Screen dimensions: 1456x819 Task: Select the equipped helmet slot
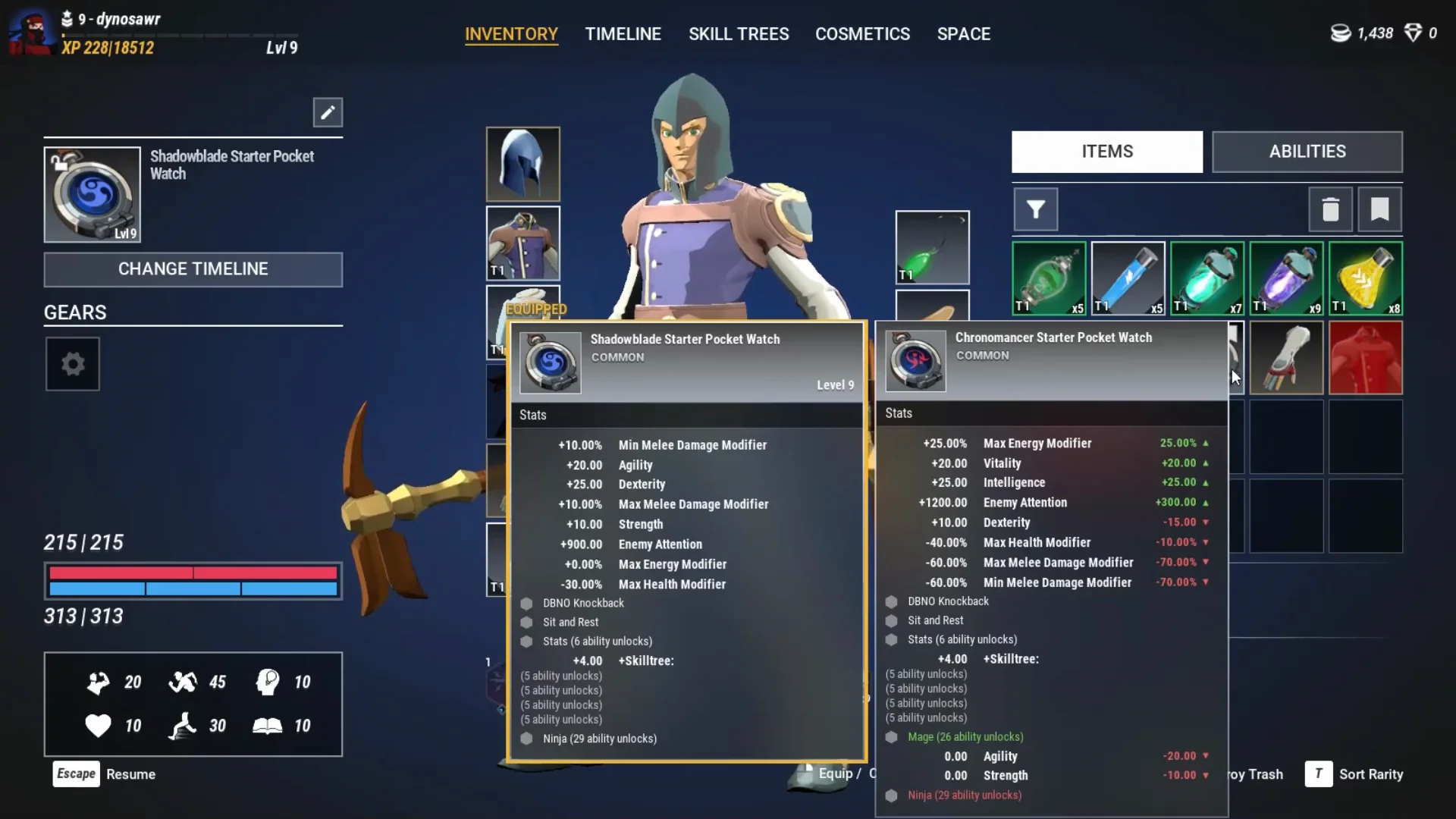point(522,164)
